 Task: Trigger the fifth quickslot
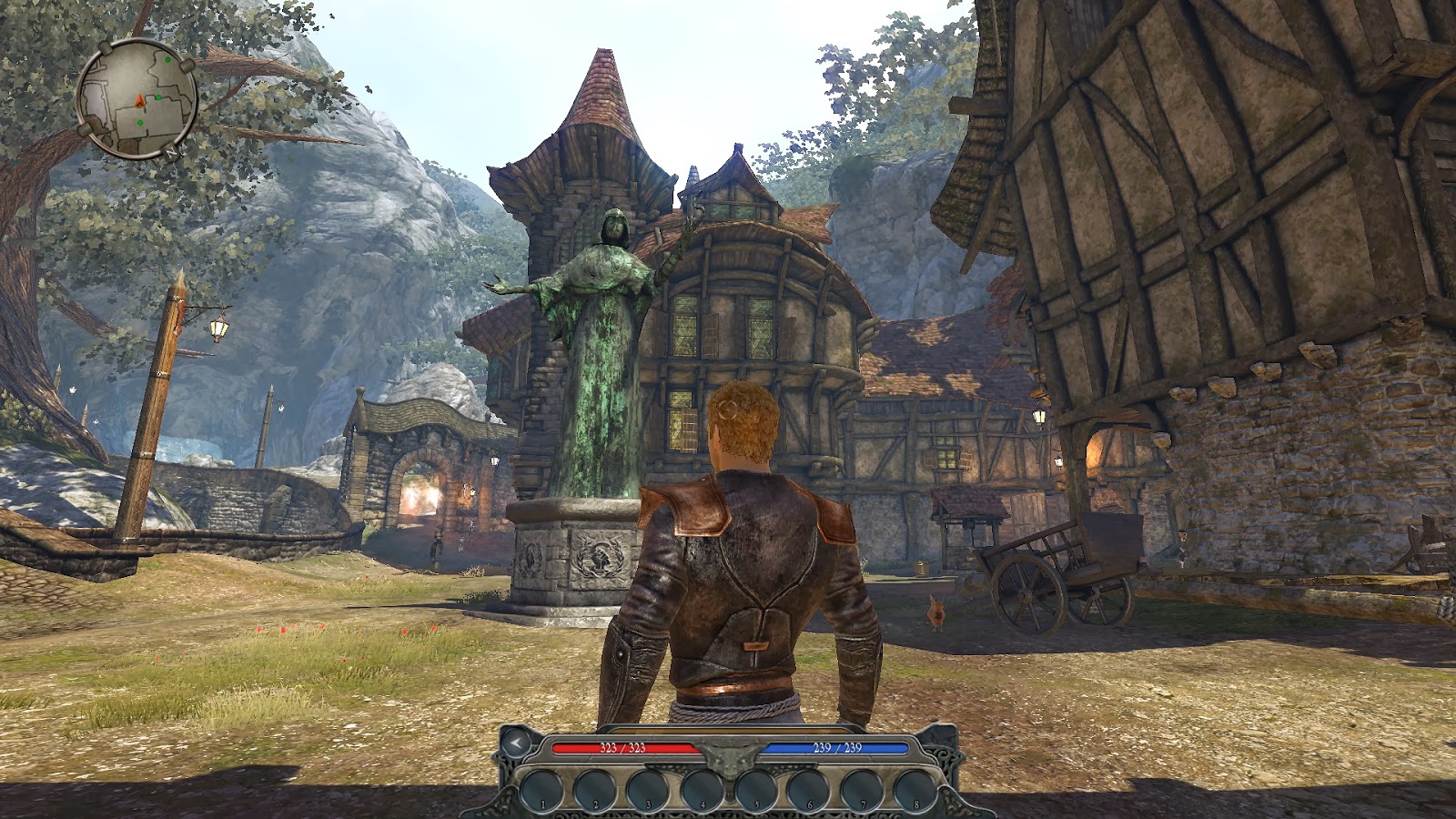754,788
